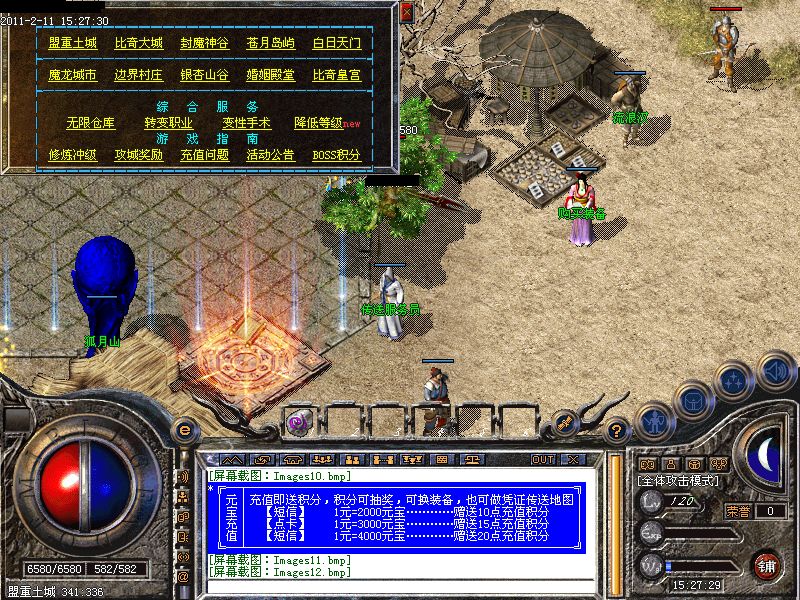Select the 比奇大城 destination link
Image resolution: width=800 pixels, height=600 pixels.
tap(138, 44)
